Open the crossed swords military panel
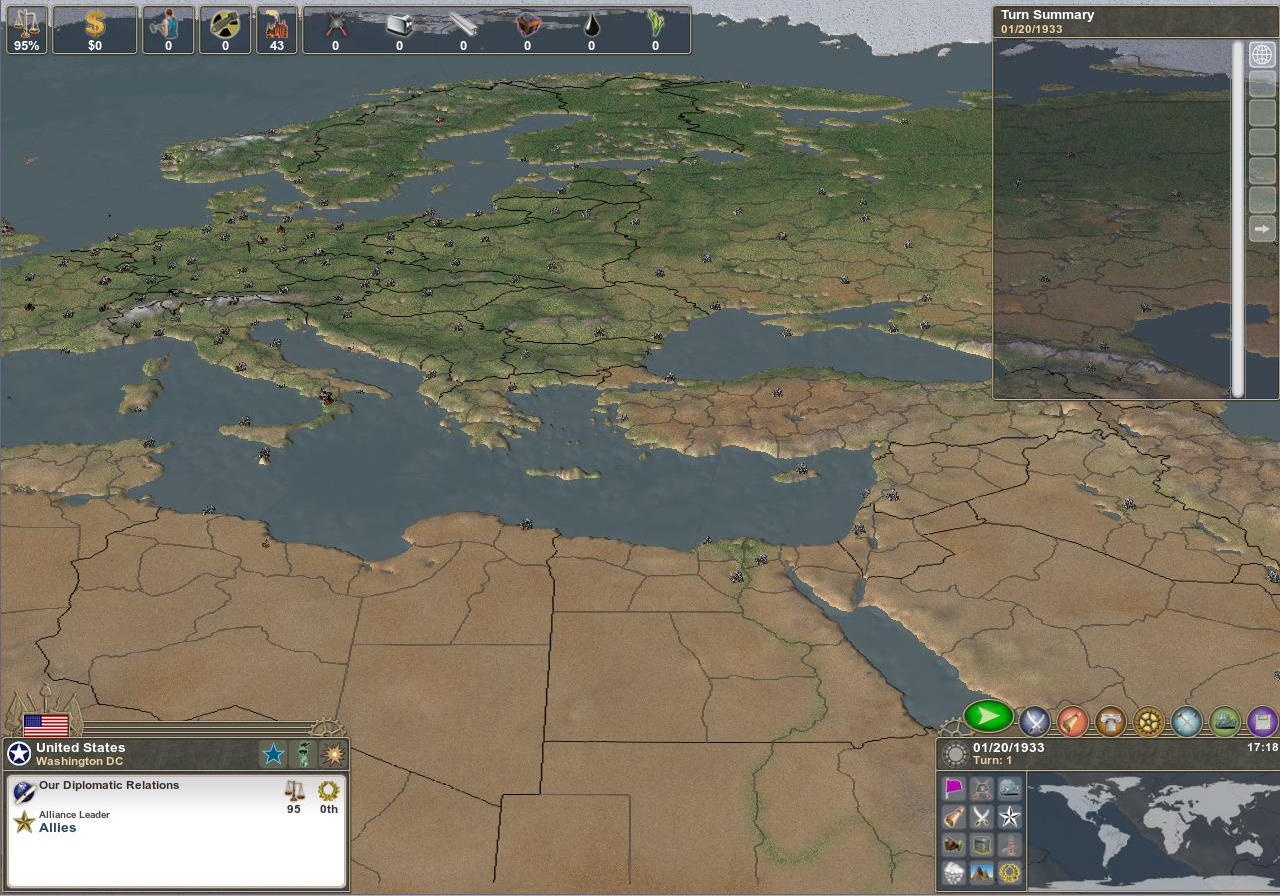The image size is (1280, 896). [x=1033, y=720]
